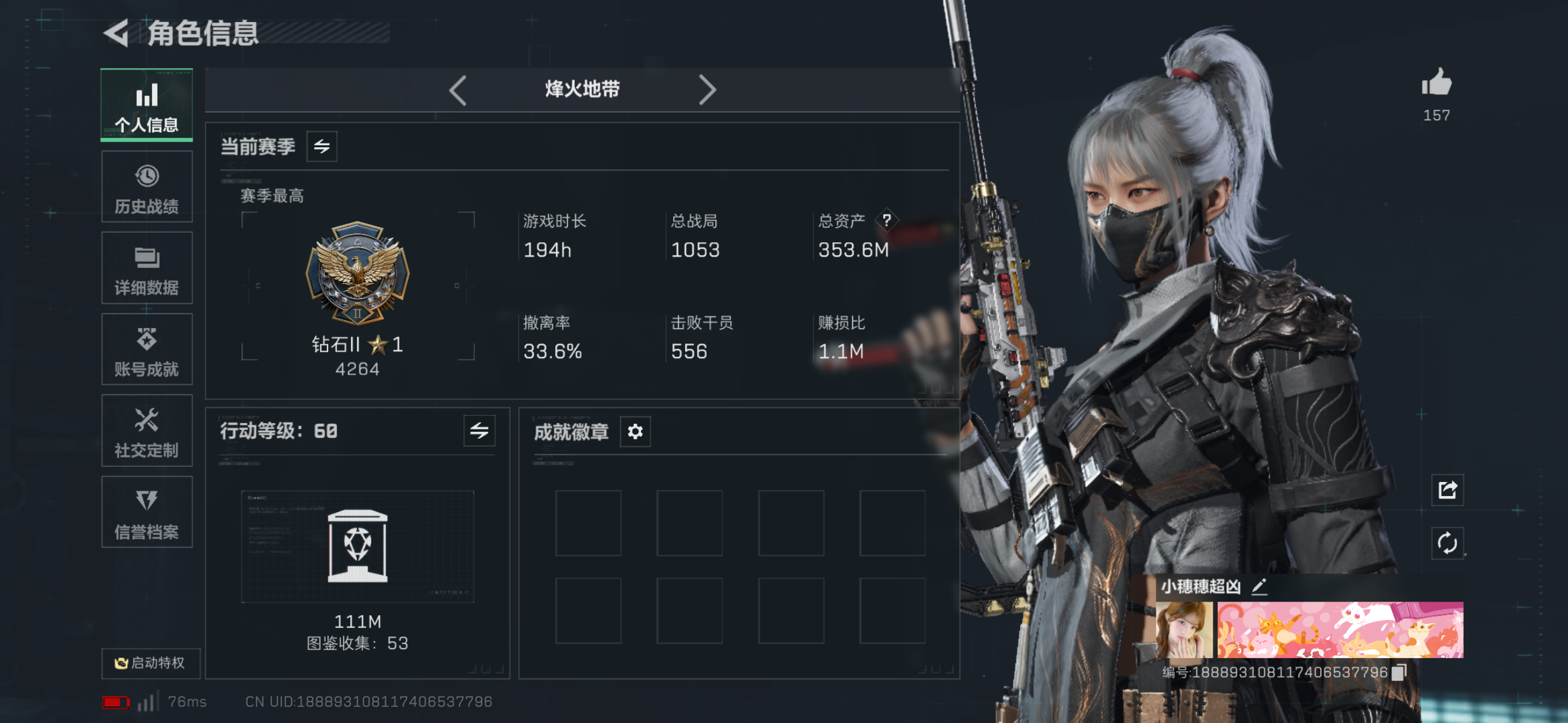Open the share icon on the right
Image resolution: width=1568 pixels, height=723 pixels.
coord(1447,491)
